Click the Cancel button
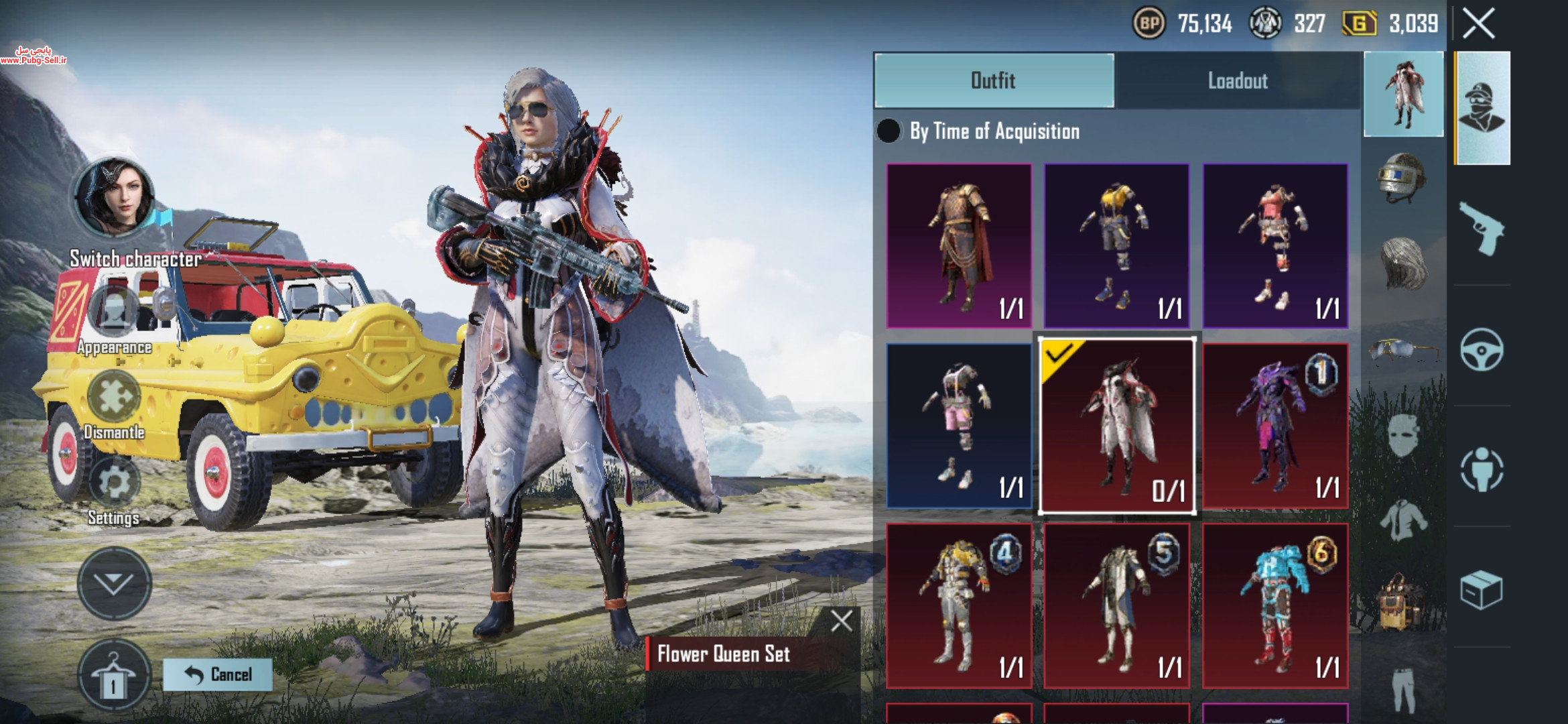Viewport: 1568px width, 724px height. (218, 674)
